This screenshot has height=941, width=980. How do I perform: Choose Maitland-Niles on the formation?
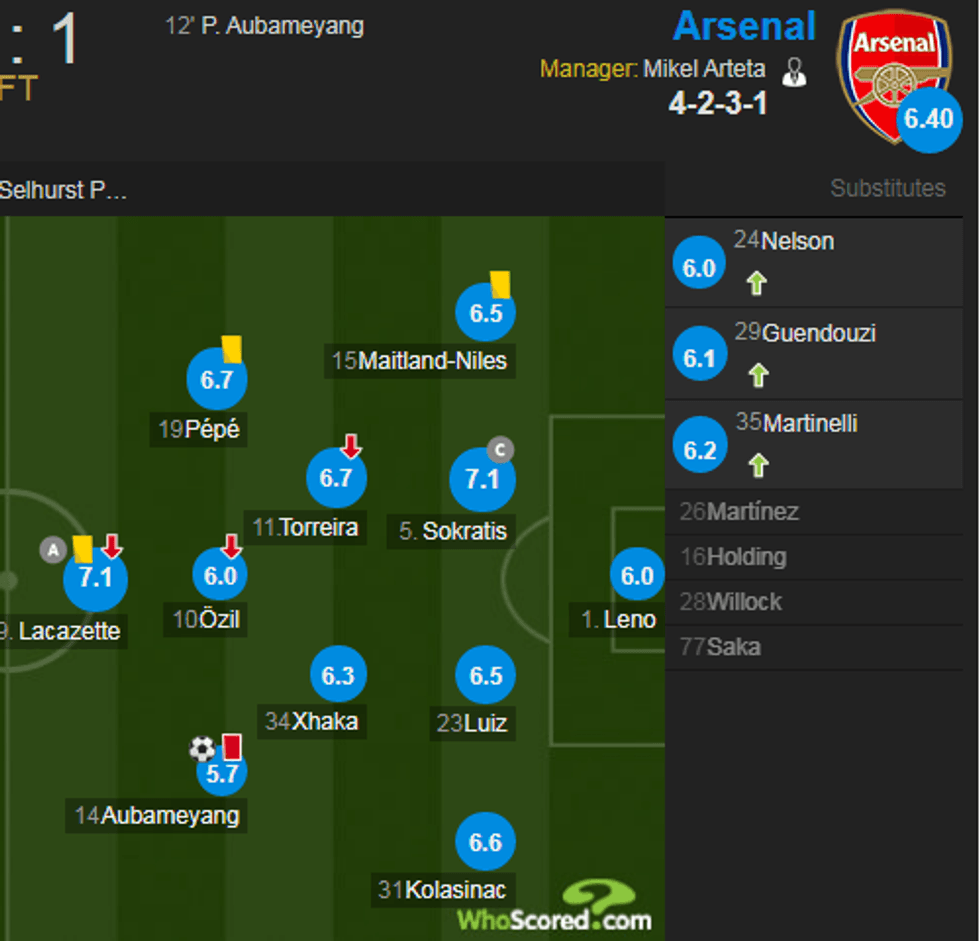[485, 313]
